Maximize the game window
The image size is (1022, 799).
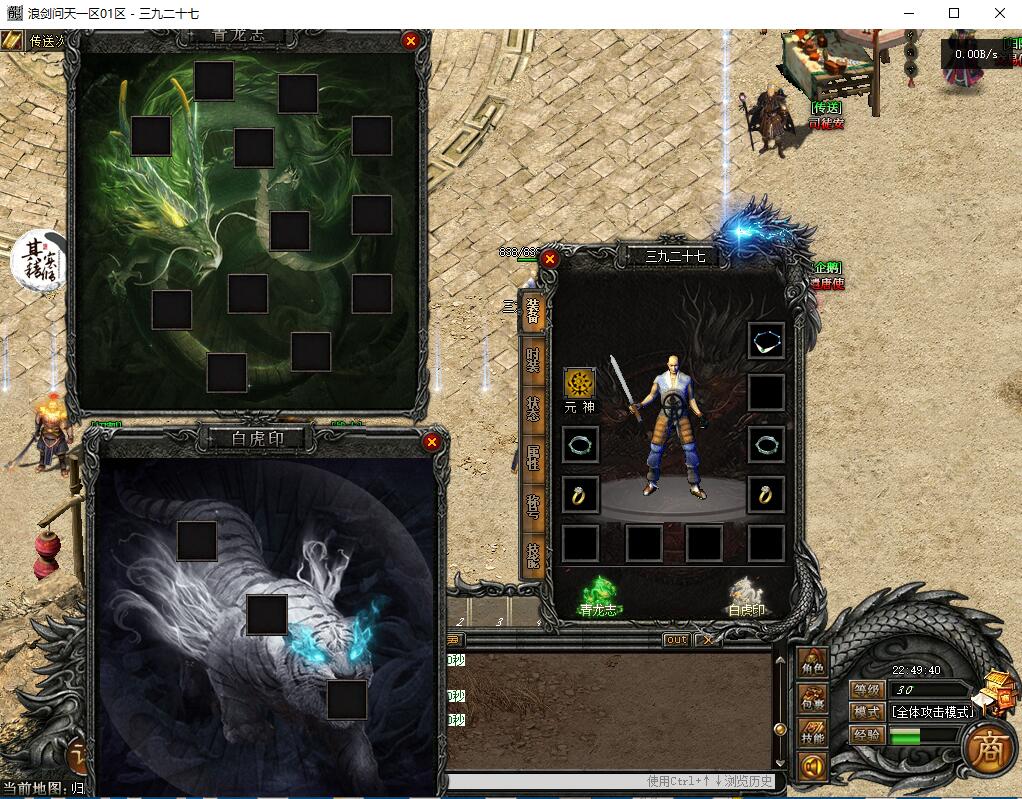[954, 13]
